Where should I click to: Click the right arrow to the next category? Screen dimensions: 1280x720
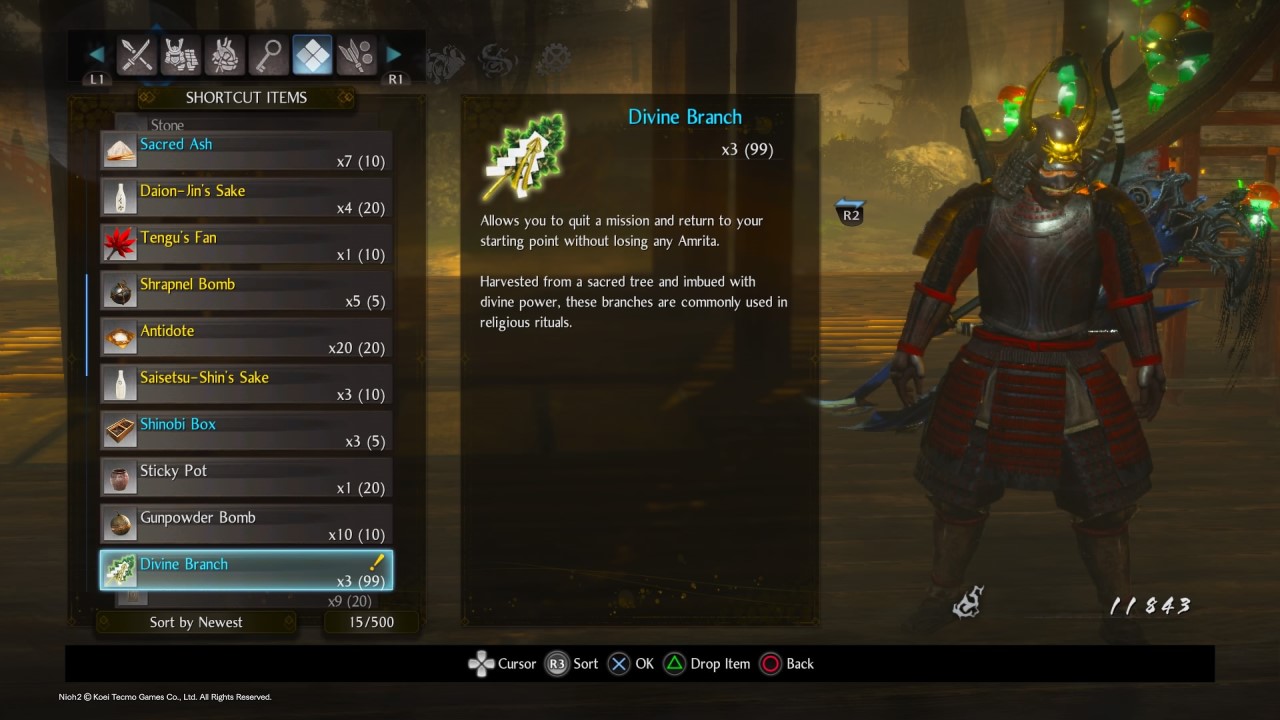(394, 54)
